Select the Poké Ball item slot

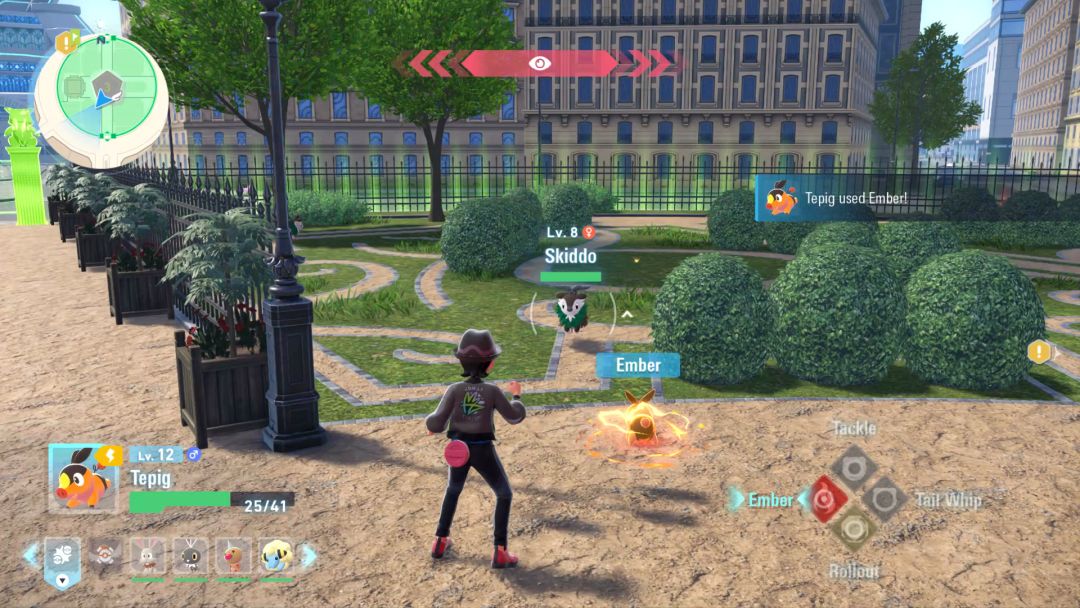[104, 556]
